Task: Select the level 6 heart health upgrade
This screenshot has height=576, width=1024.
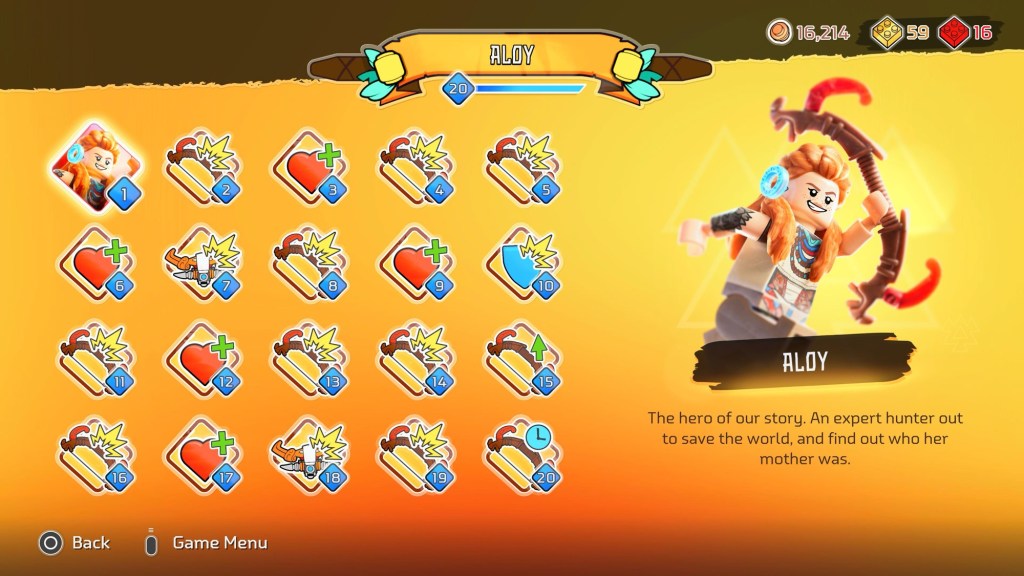Action: [x=96, y=264]
